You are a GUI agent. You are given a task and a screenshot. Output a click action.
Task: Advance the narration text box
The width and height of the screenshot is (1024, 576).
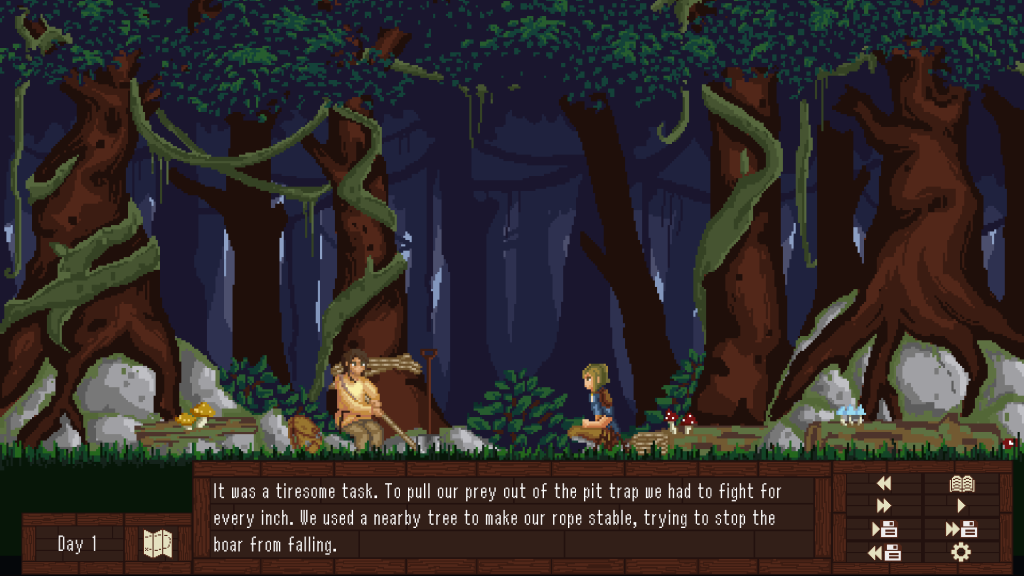[510, 518]
